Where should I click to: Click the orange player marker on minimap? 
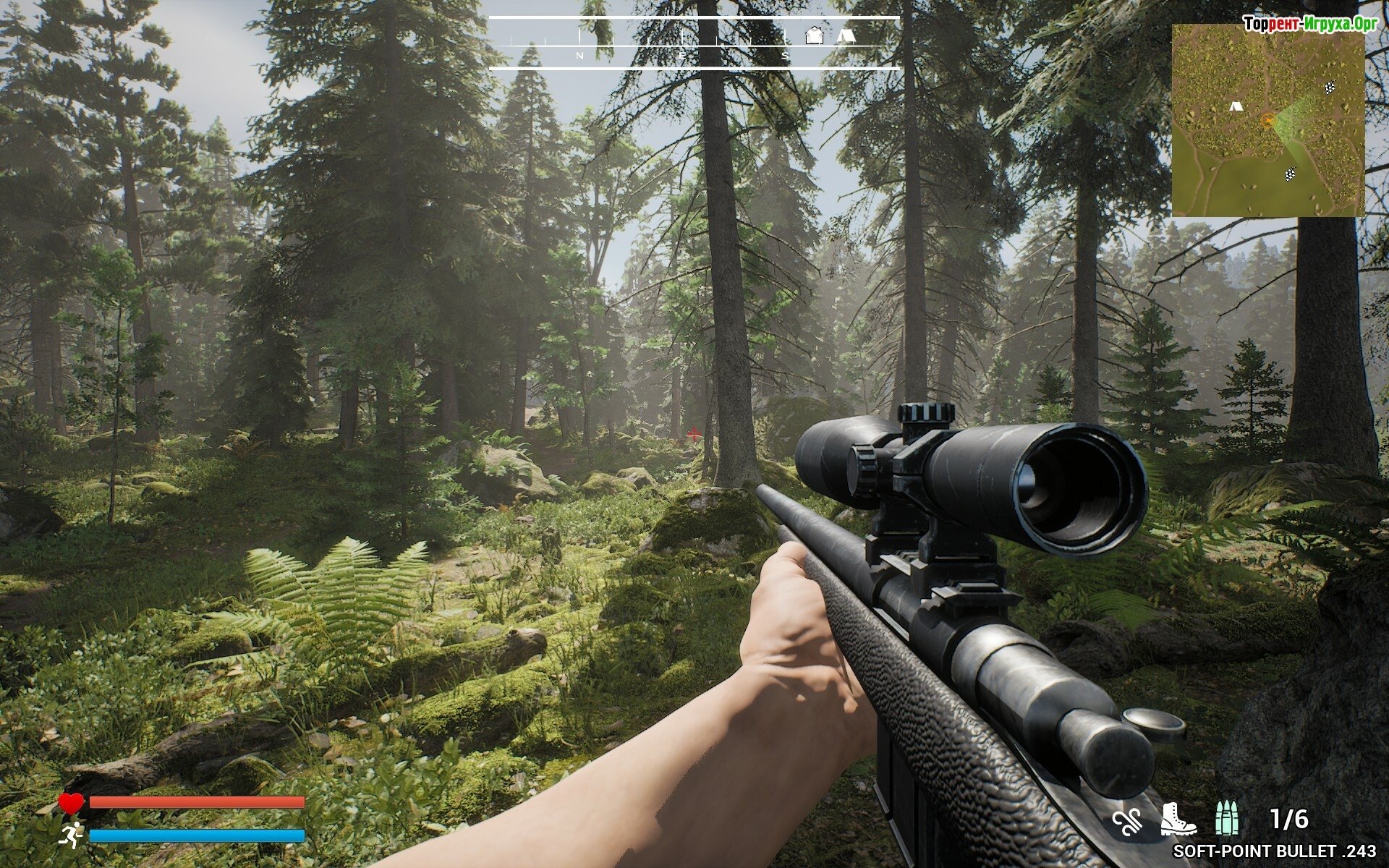1267,120
